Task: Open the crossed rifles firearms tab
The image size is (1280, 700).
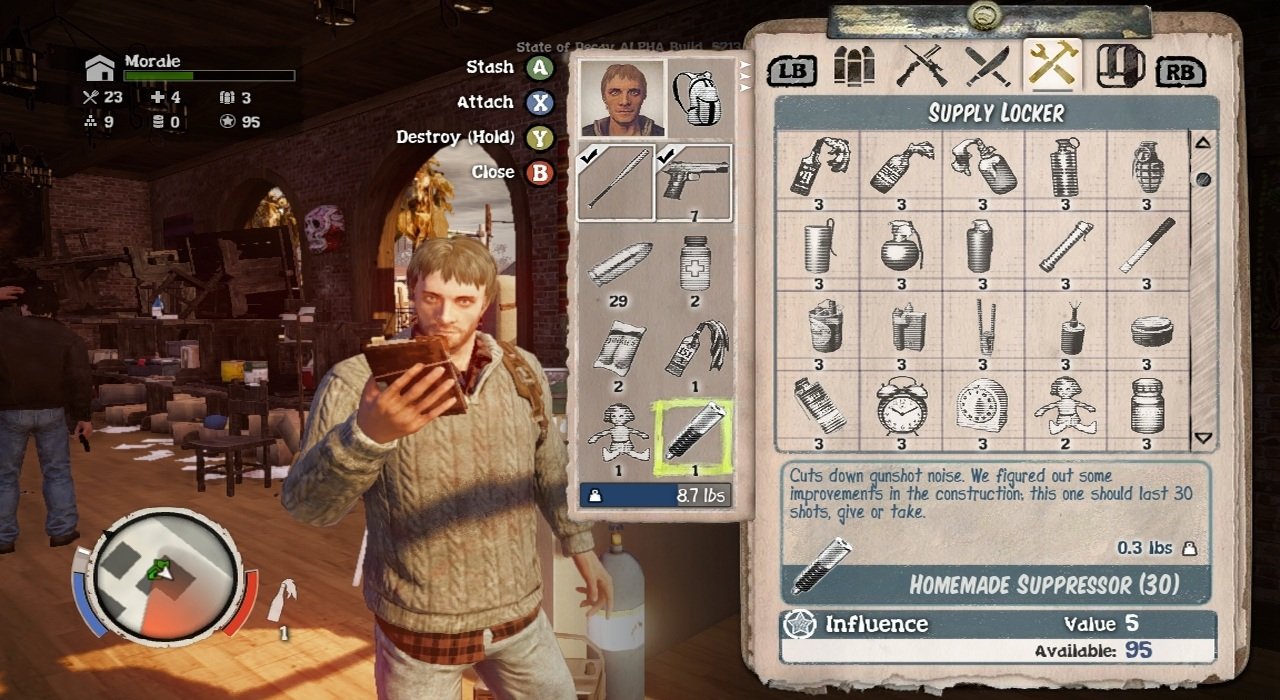Action: tap(921, 67)
